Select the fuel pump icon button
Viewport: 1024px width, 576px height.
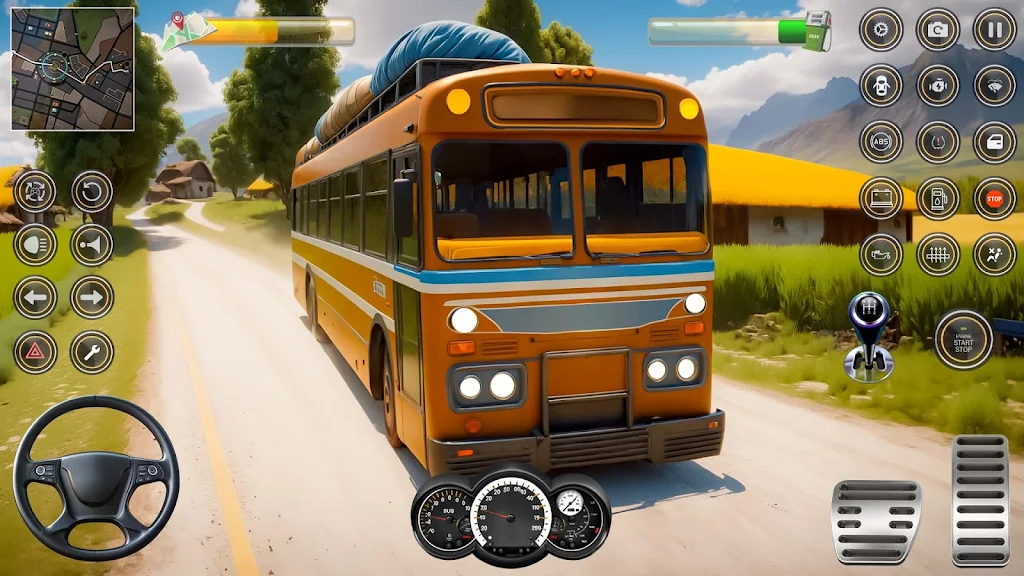pos(938,198)
